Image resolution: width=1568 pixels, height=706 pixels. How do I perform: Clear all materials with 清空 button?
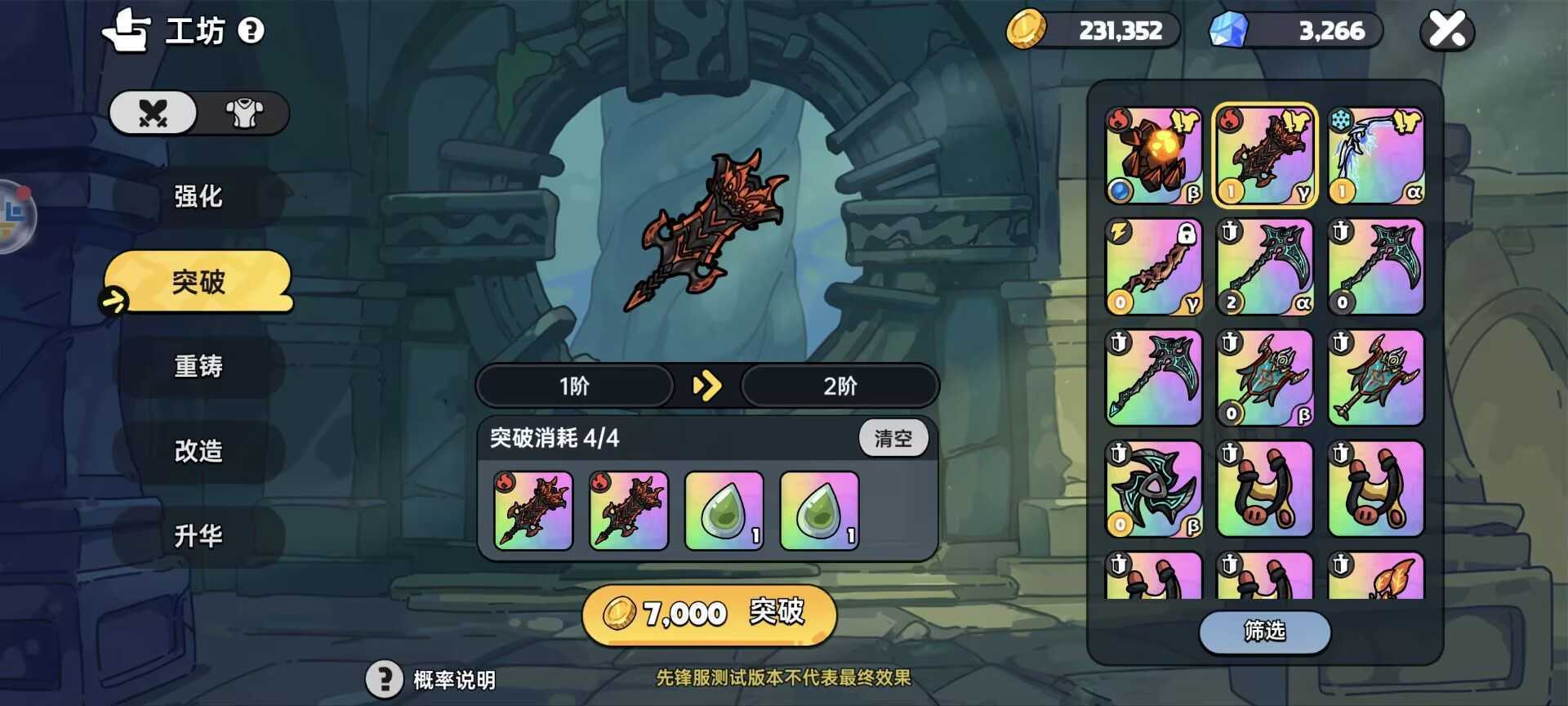[x=893, y=438]
